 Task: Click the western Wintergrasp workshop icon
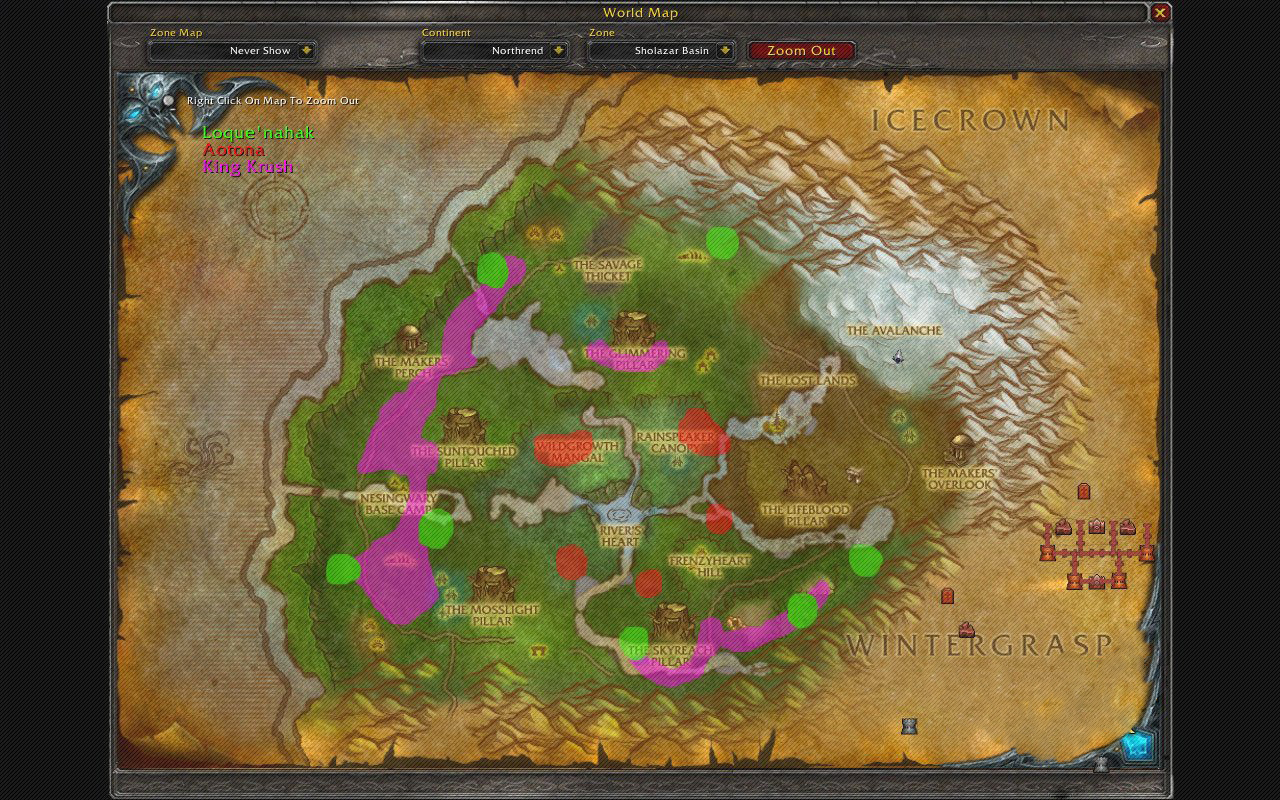1063,527
